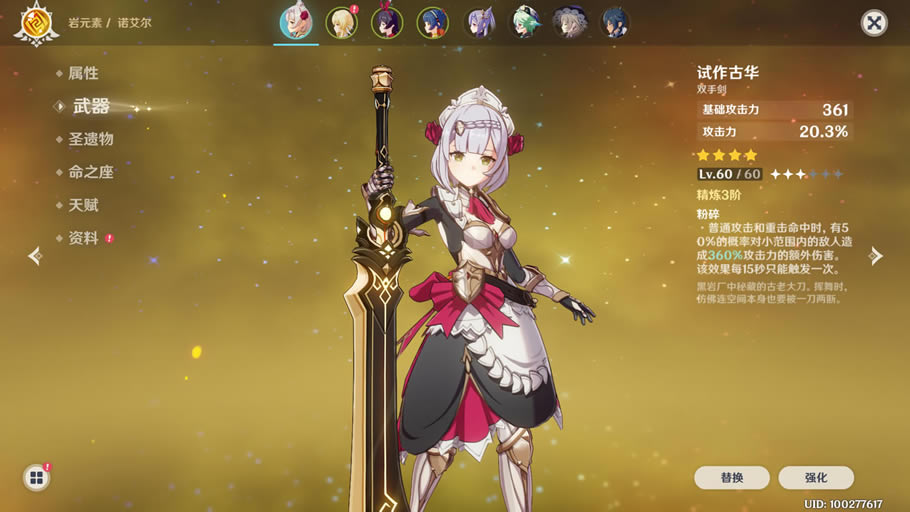This screenshot has width=910, height=512.
Task: Pick the blue-haired character portrait with green ring
Action: (x=433, y=23)
